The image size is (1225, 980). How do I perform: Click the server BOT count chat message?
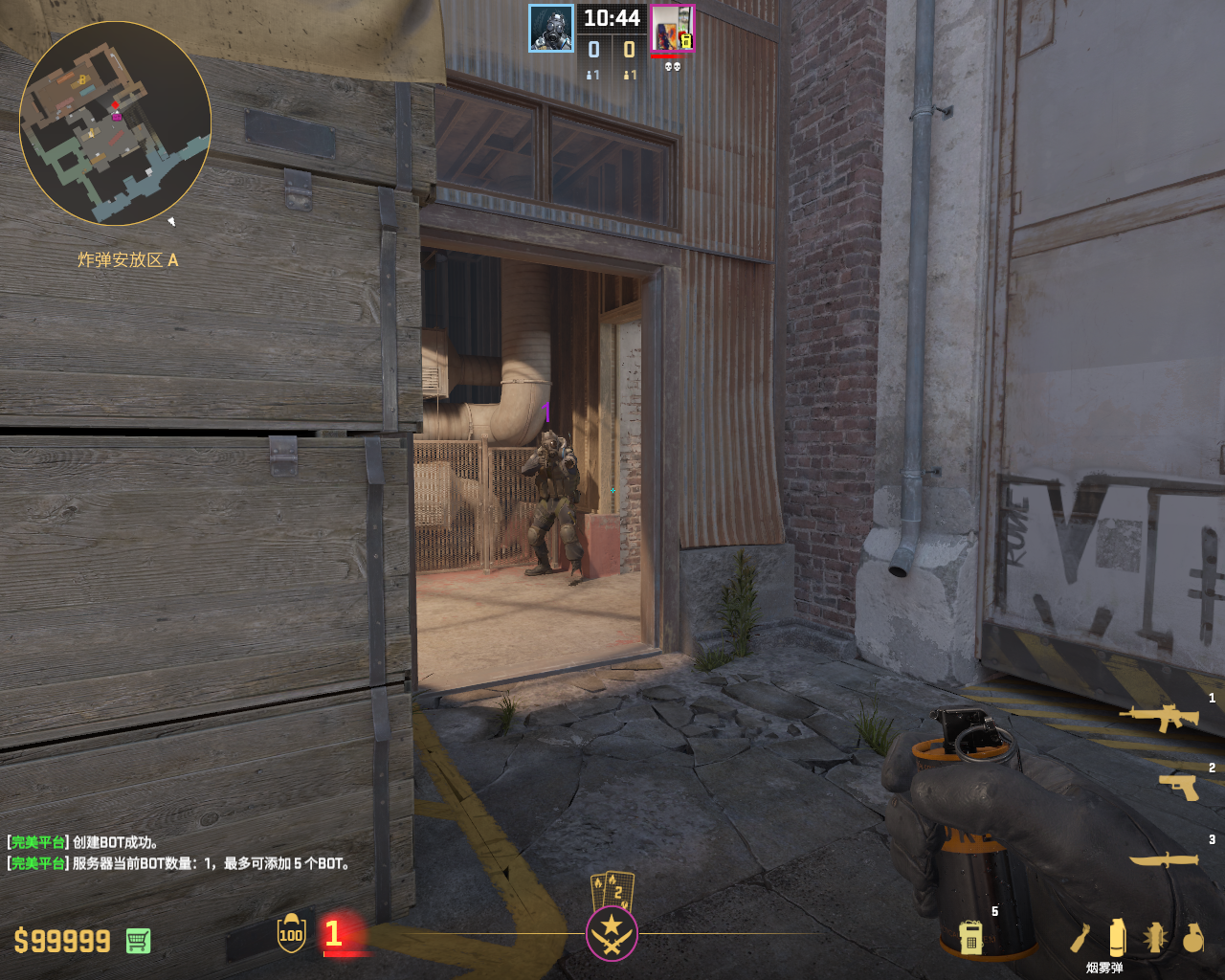click(180, 863)
